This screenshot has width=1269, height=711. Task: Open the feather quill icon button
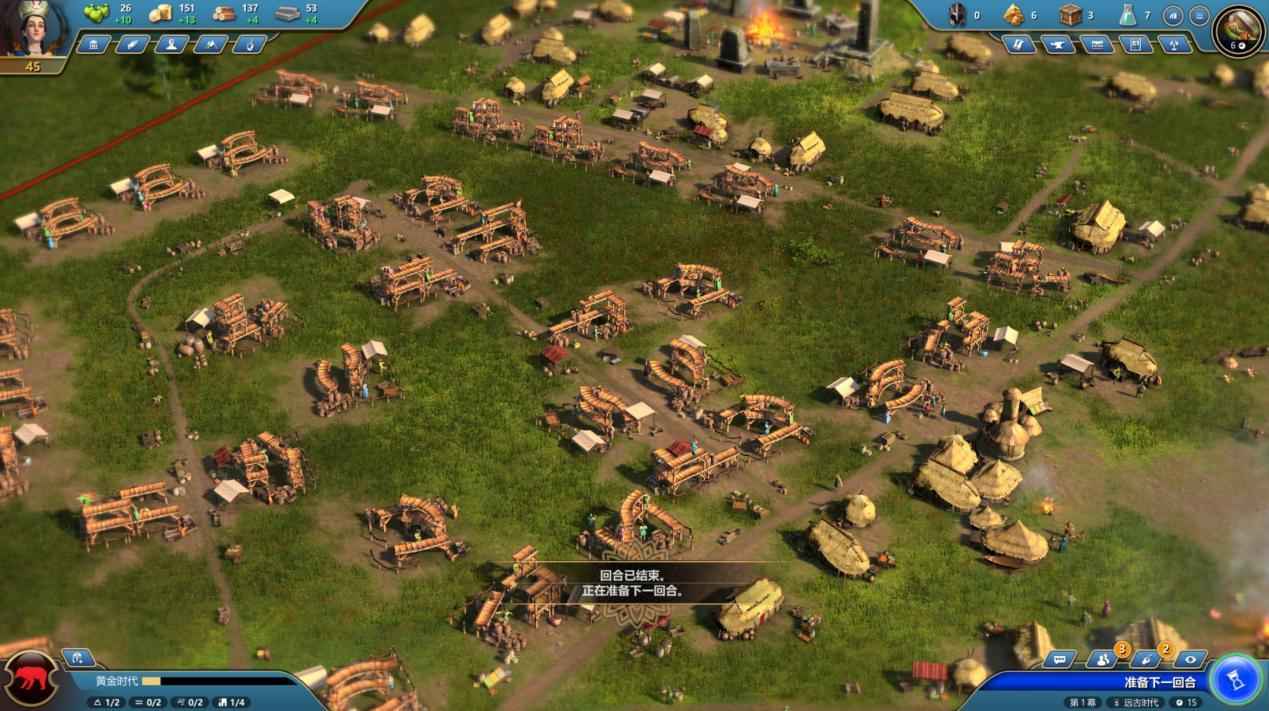[132, 44]
